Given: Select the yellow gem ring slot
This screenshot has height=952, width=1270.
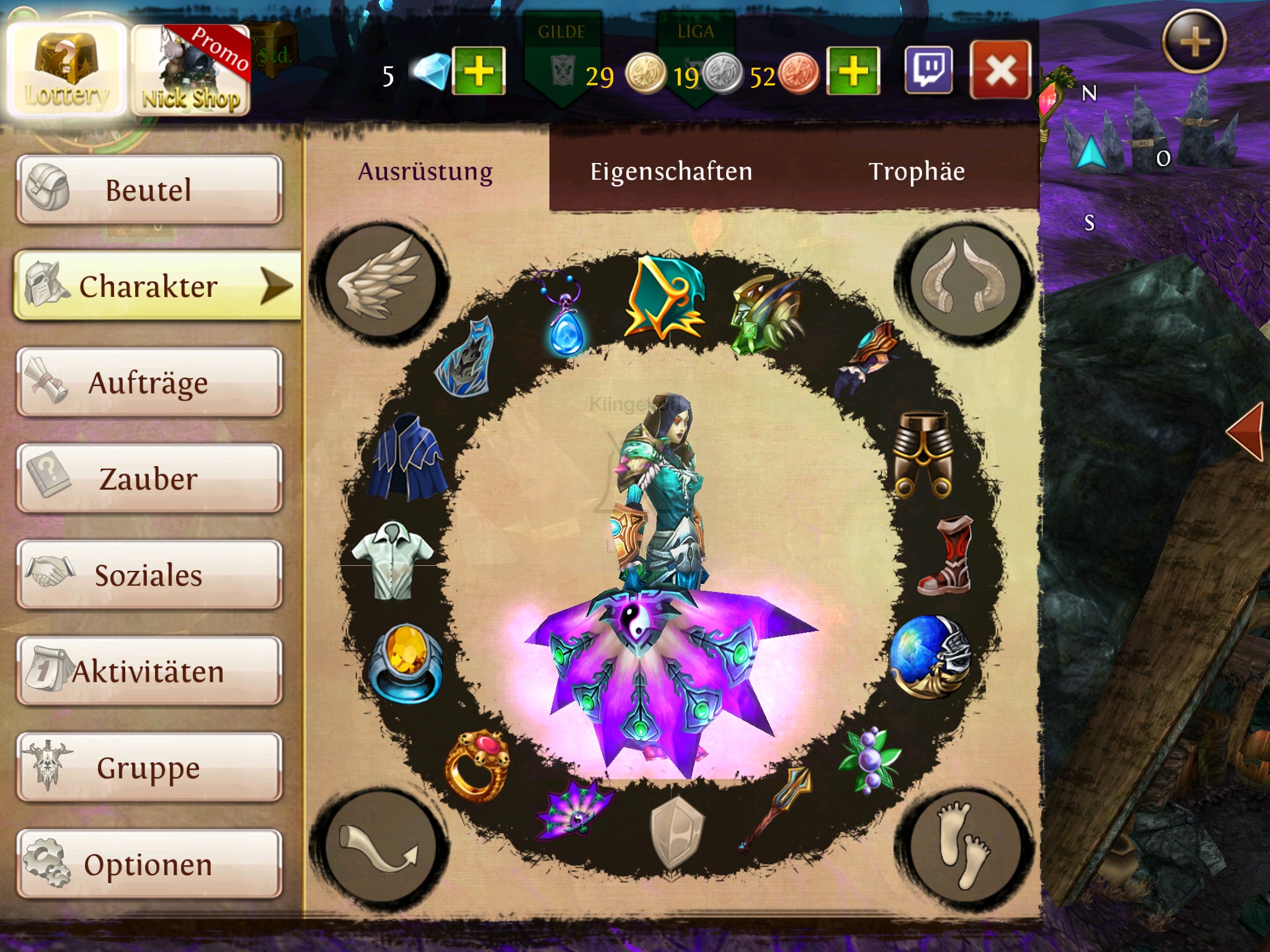Looking at the screenshot, I should [x=406, y=662].
